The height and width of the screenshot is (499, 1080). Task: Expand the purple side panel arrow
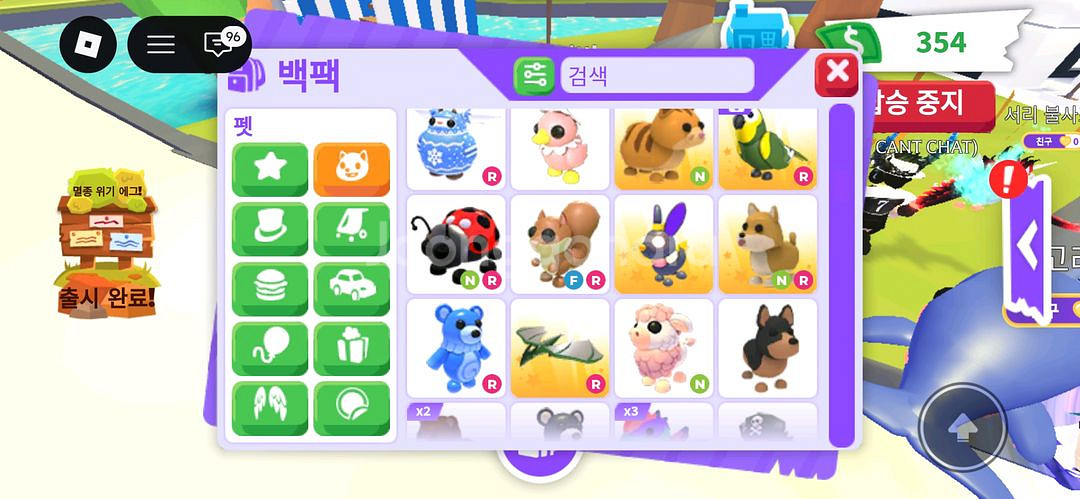coord(1027,248)
